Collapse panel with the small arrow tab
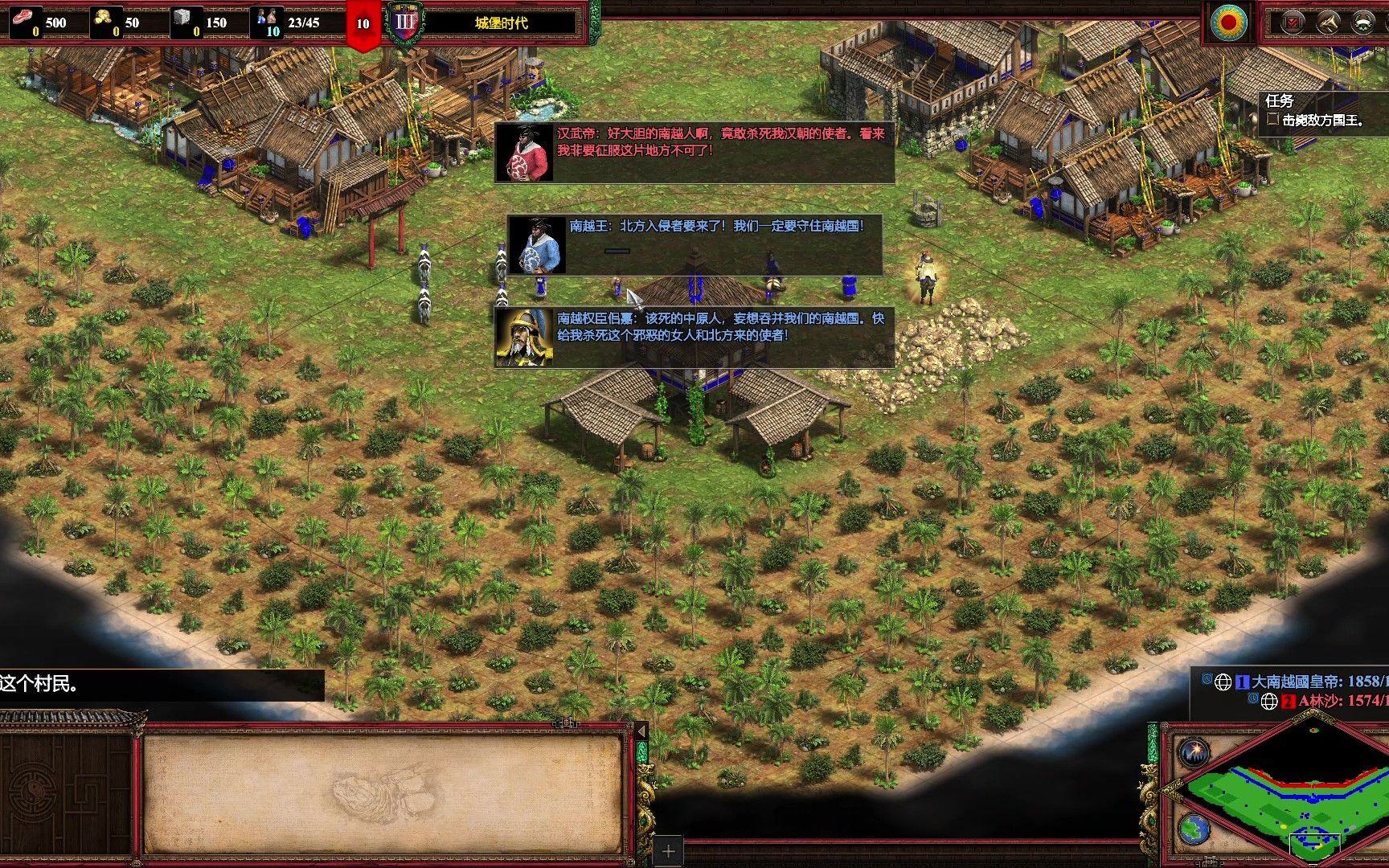1389x868 pixels. (641, 731)
